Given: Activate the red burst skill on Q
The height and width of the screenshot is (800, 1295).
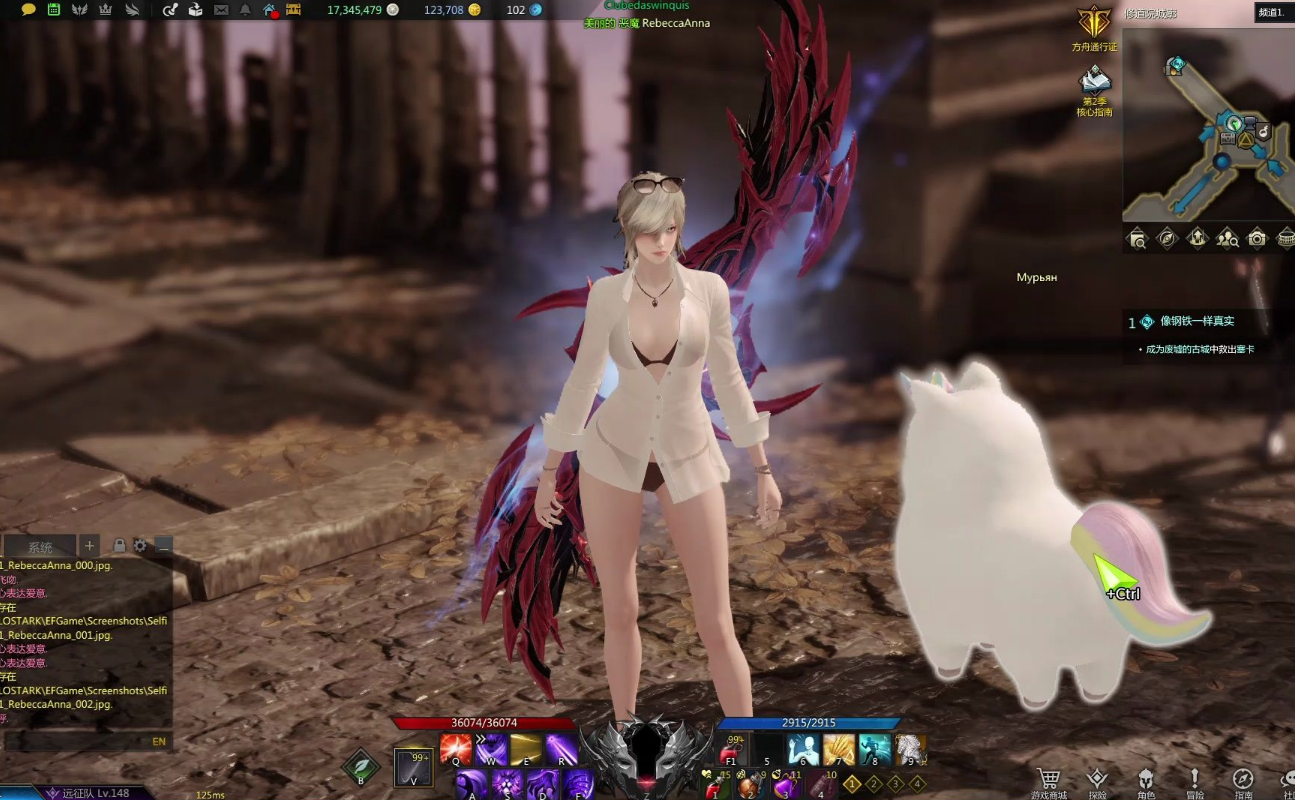Looking at the screenshot, I should point(456,749).
